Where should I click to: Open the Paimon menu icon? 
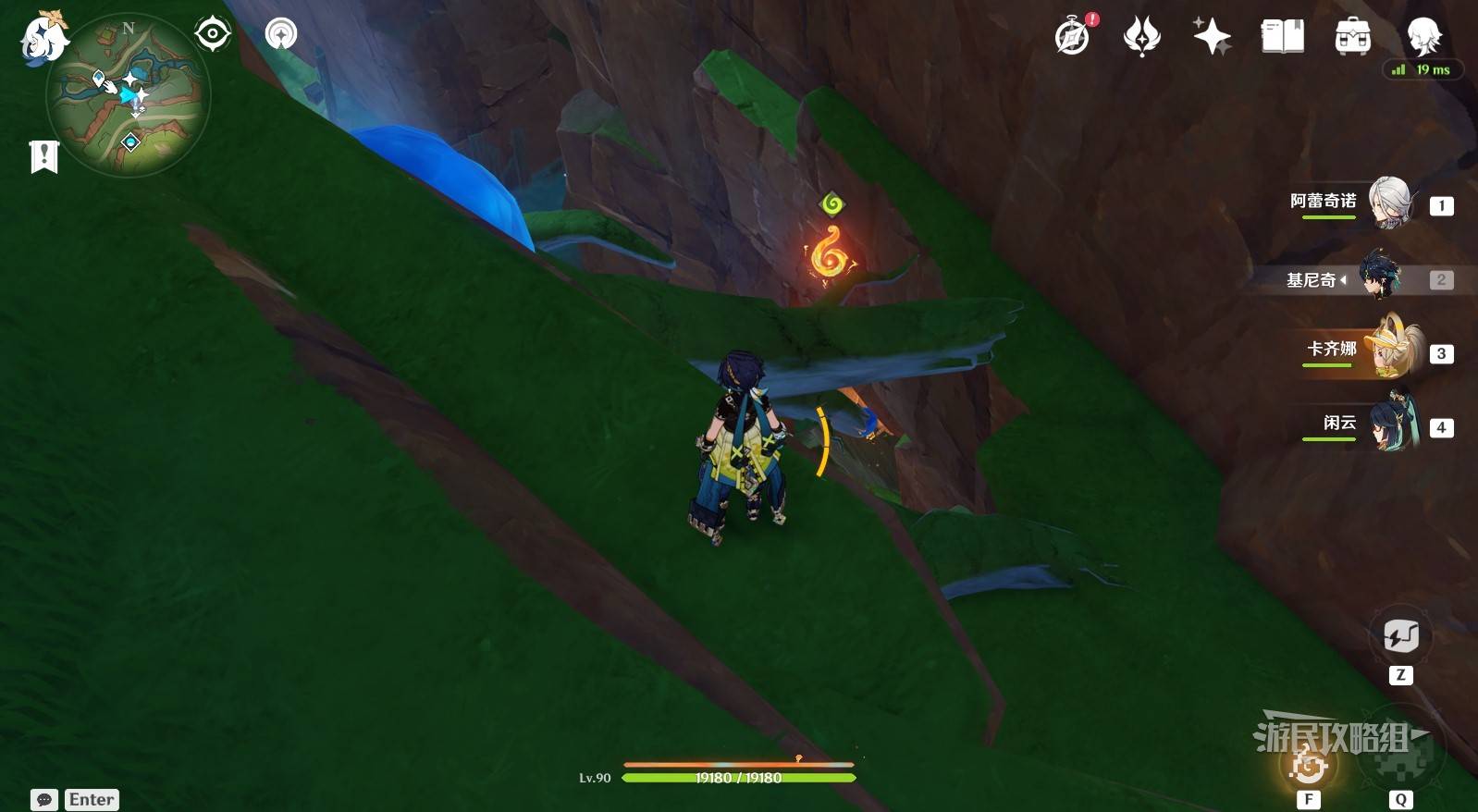(43, 39)
